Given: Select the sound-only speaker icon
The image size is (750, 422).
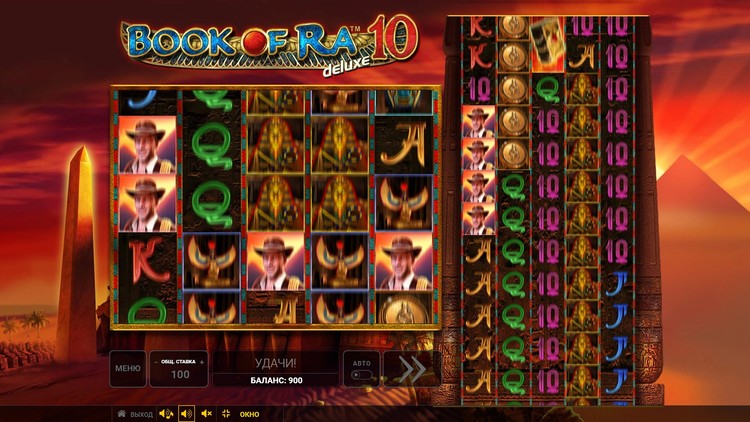Looking at the screenshot, I should coord(186,413).
